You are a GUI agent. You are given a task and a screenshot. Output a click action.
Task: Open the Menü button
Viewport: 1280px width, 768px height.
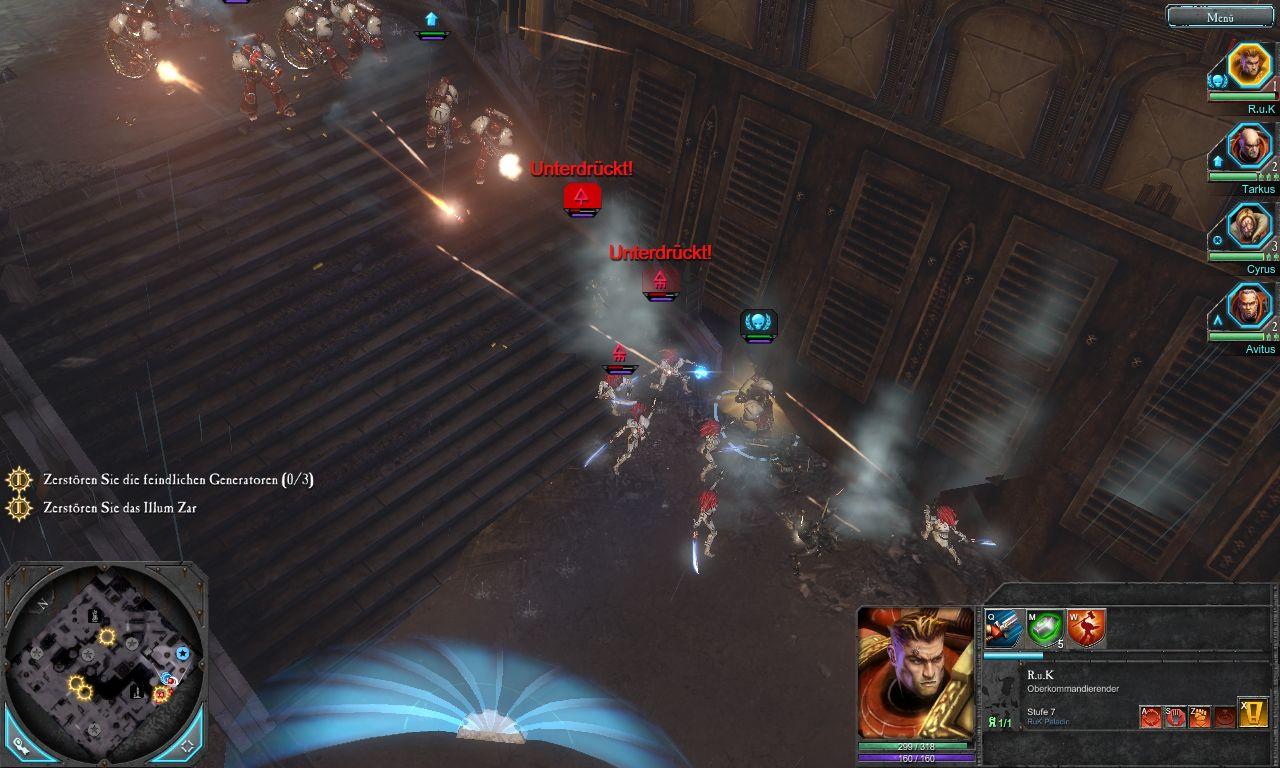1220,16
